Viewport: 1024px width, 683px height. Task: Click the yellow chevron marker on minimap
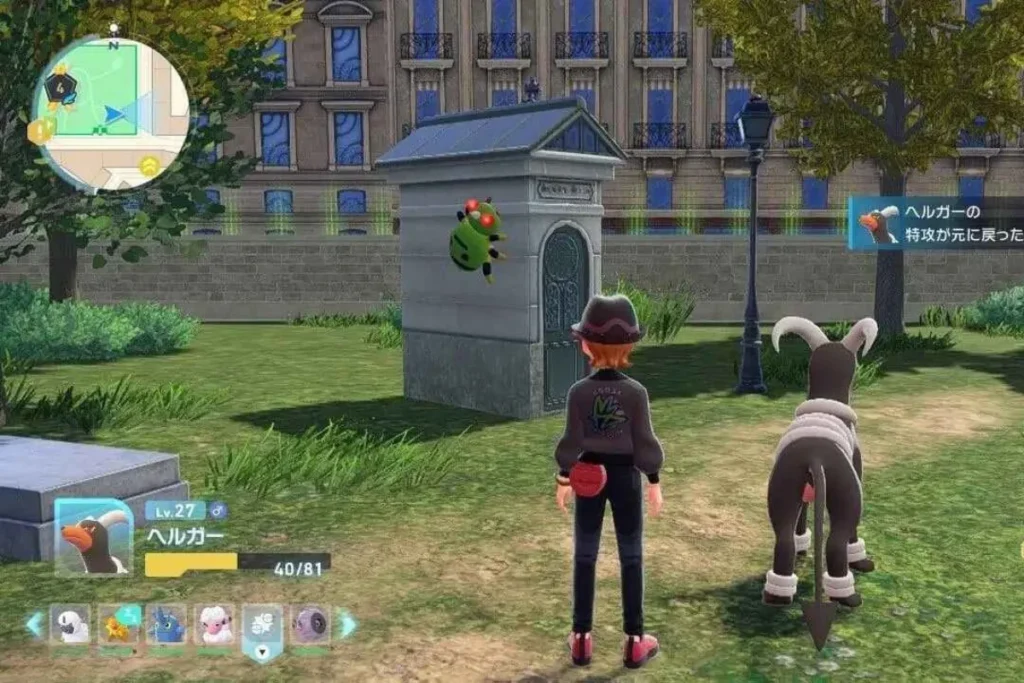coord(149,165)
